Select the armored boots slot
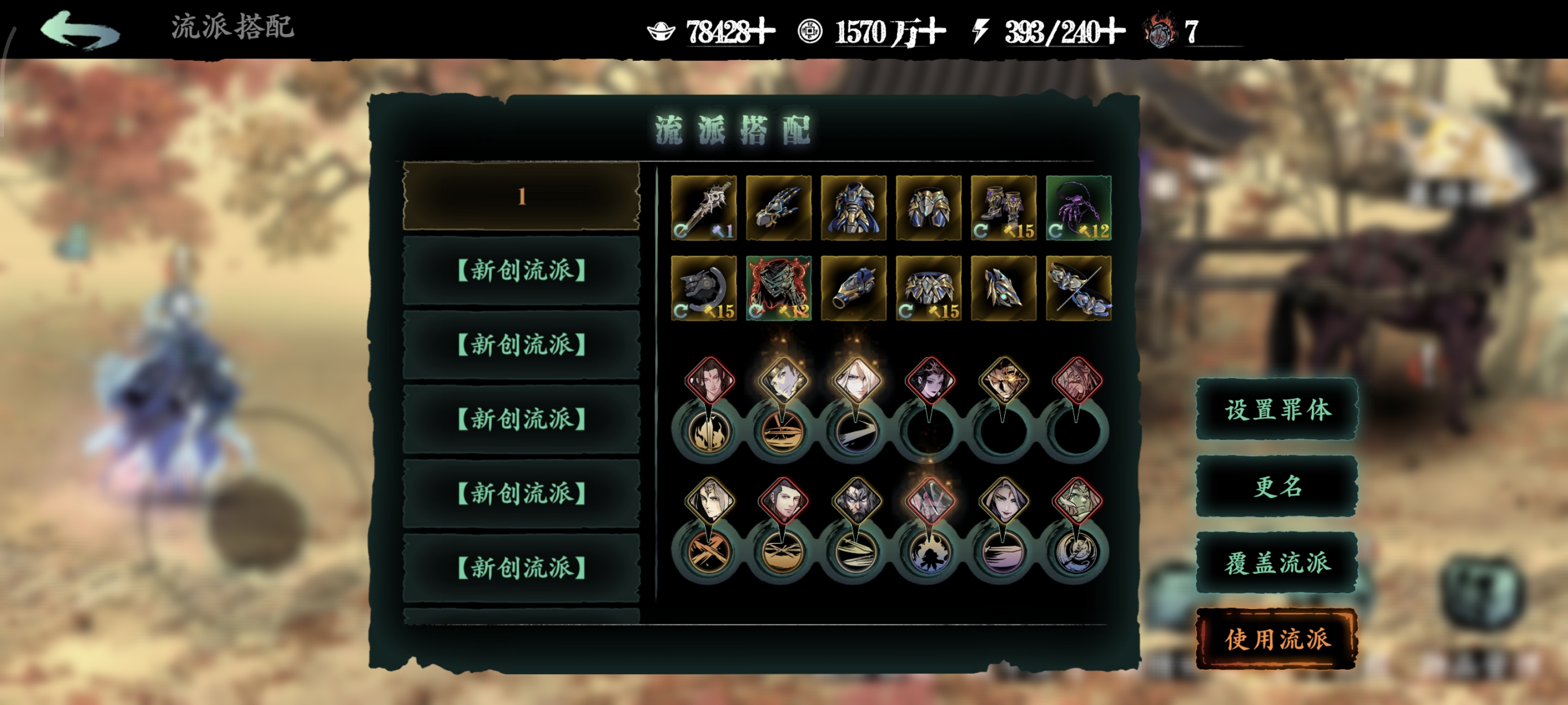Screen dimensions: 1568x705 (1003, 208)
